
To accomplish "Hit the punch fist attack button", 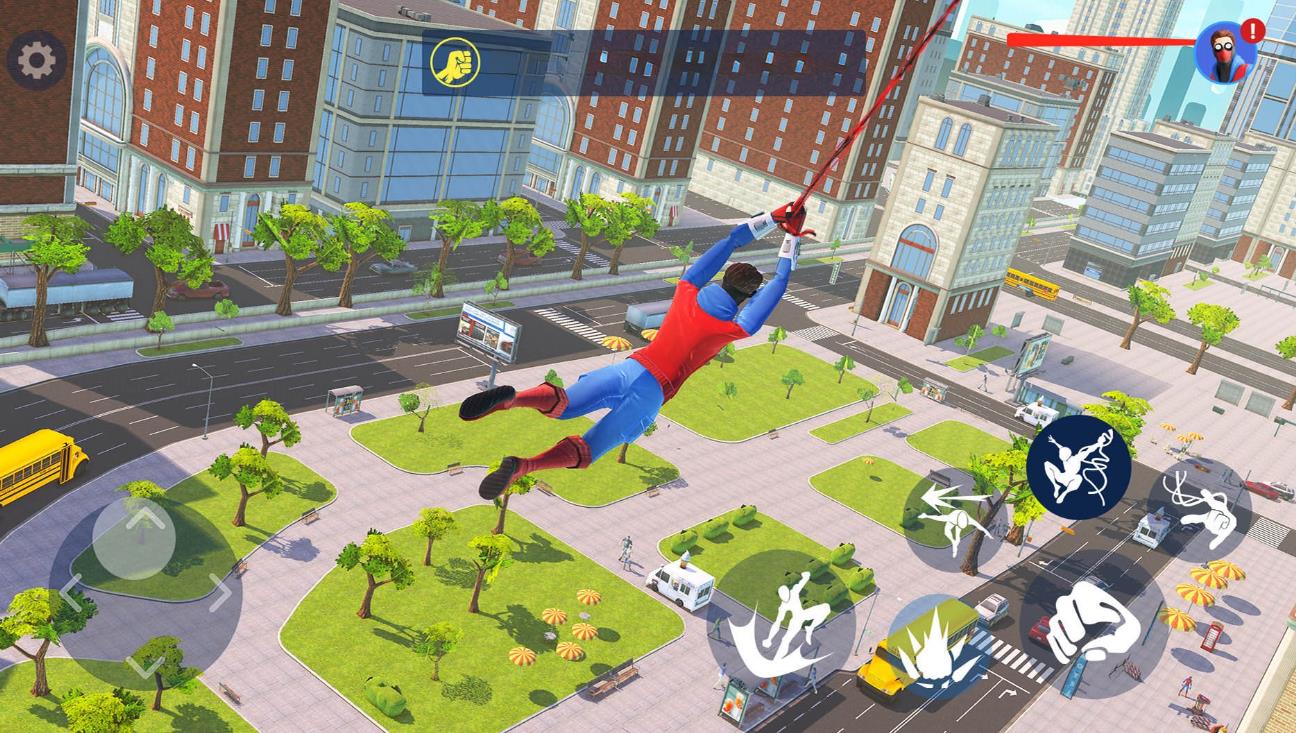I will coord(1093,623).
